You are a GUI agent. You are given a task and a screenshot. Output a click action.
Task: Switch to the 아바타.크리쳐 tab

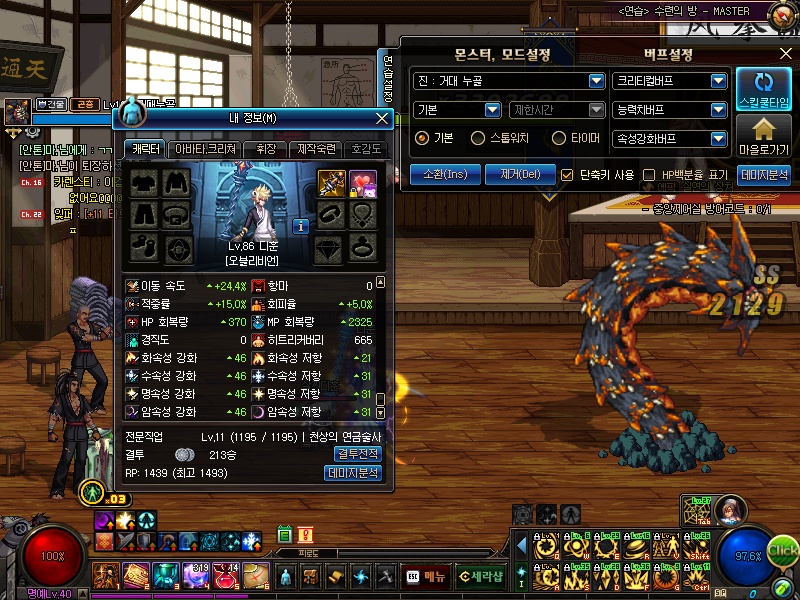(x=205, y=149)
